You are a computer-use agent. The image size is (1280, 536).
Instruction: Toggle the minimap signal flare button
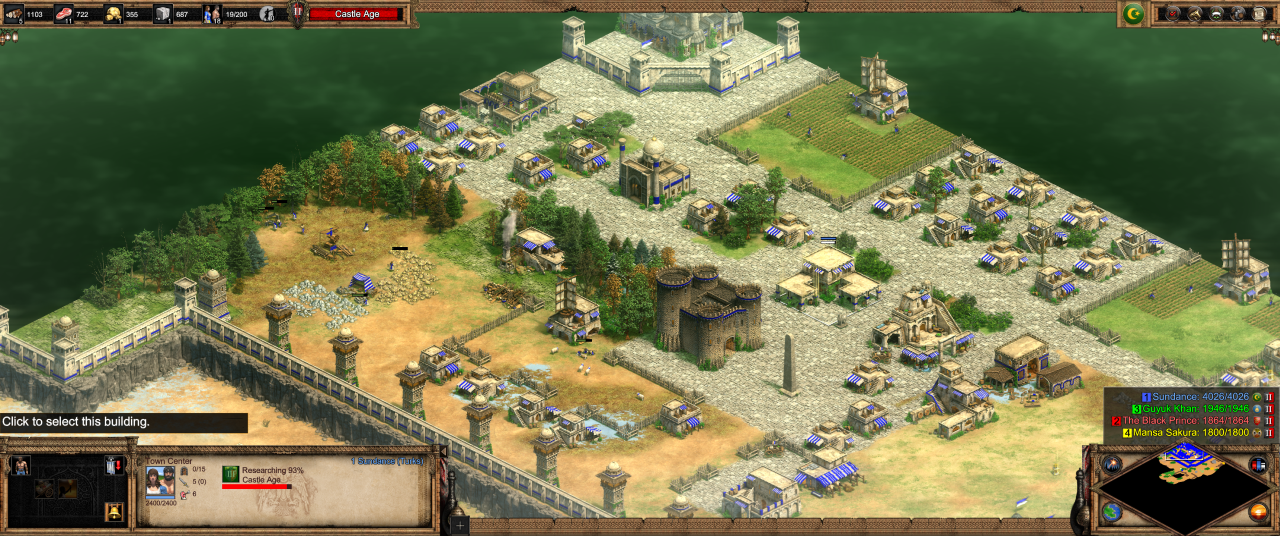click(1112, 465)
